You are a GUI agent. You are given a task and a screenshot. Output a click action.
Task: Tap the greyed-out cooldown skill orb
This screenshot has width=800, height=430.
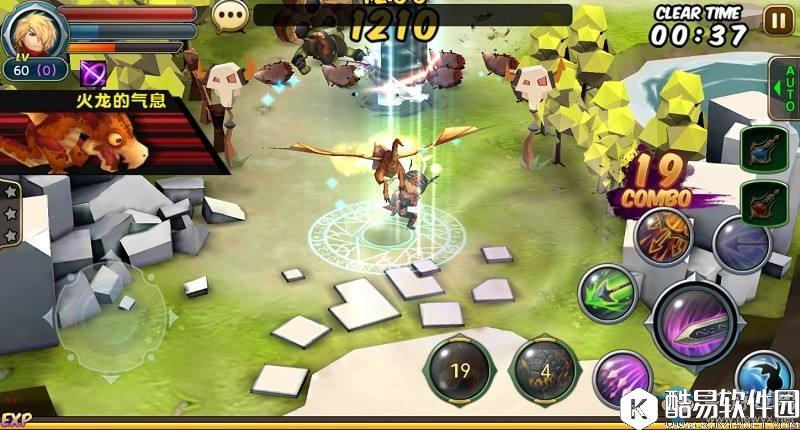click(x=741, y=243)
